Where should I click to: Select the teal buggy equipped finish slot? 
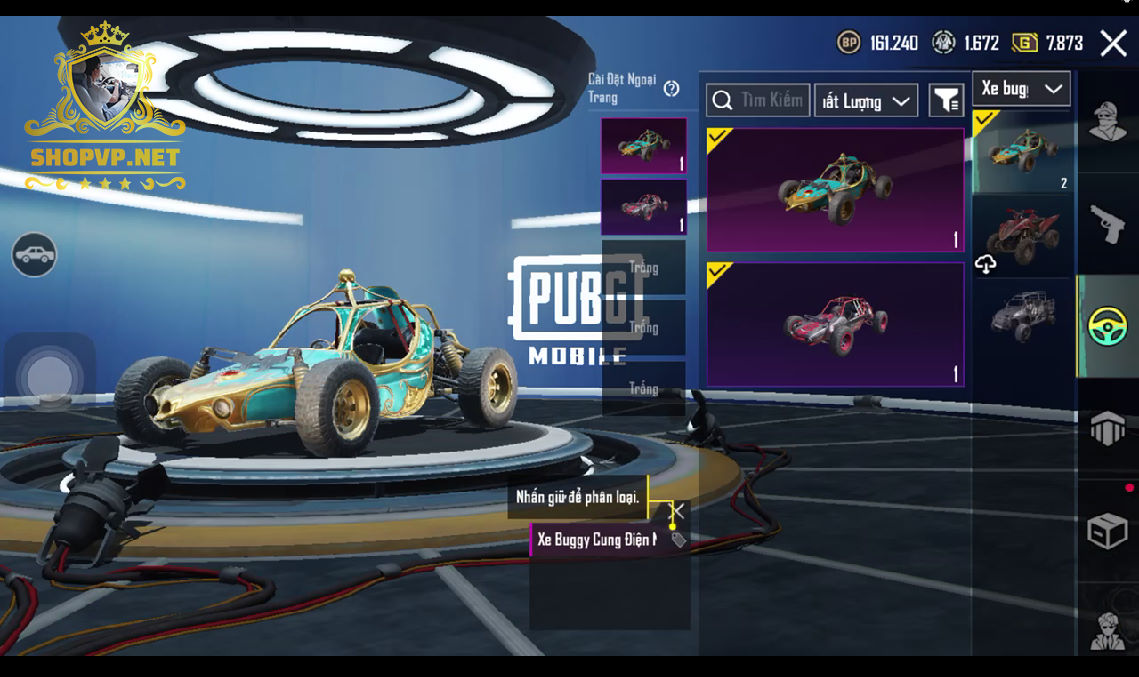pos(643,146)
